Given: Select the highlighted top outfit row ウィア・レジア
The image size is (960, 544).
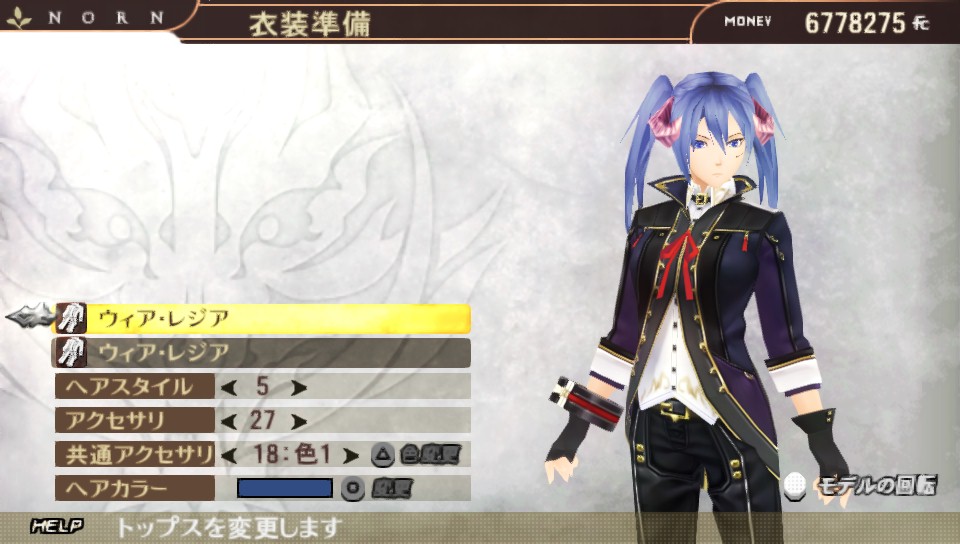Looking at the screenshot, I should (262, 319).
